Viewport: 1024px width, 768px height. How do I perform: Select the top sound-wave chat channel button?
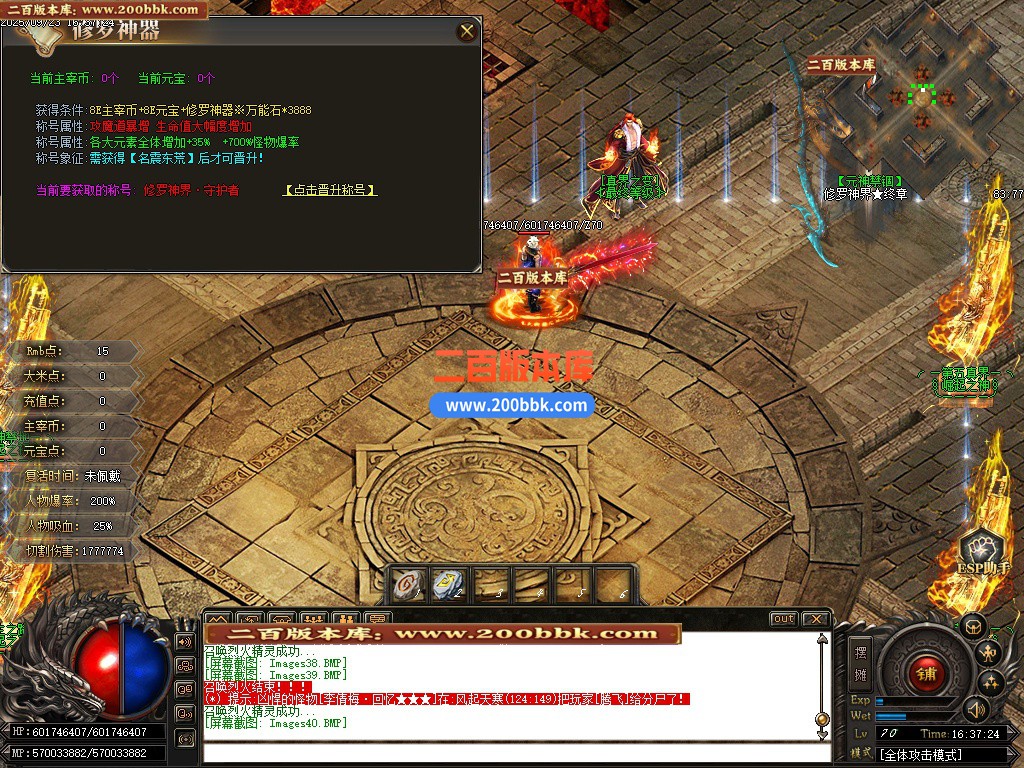pyautogui.click(x=185, y=641)
